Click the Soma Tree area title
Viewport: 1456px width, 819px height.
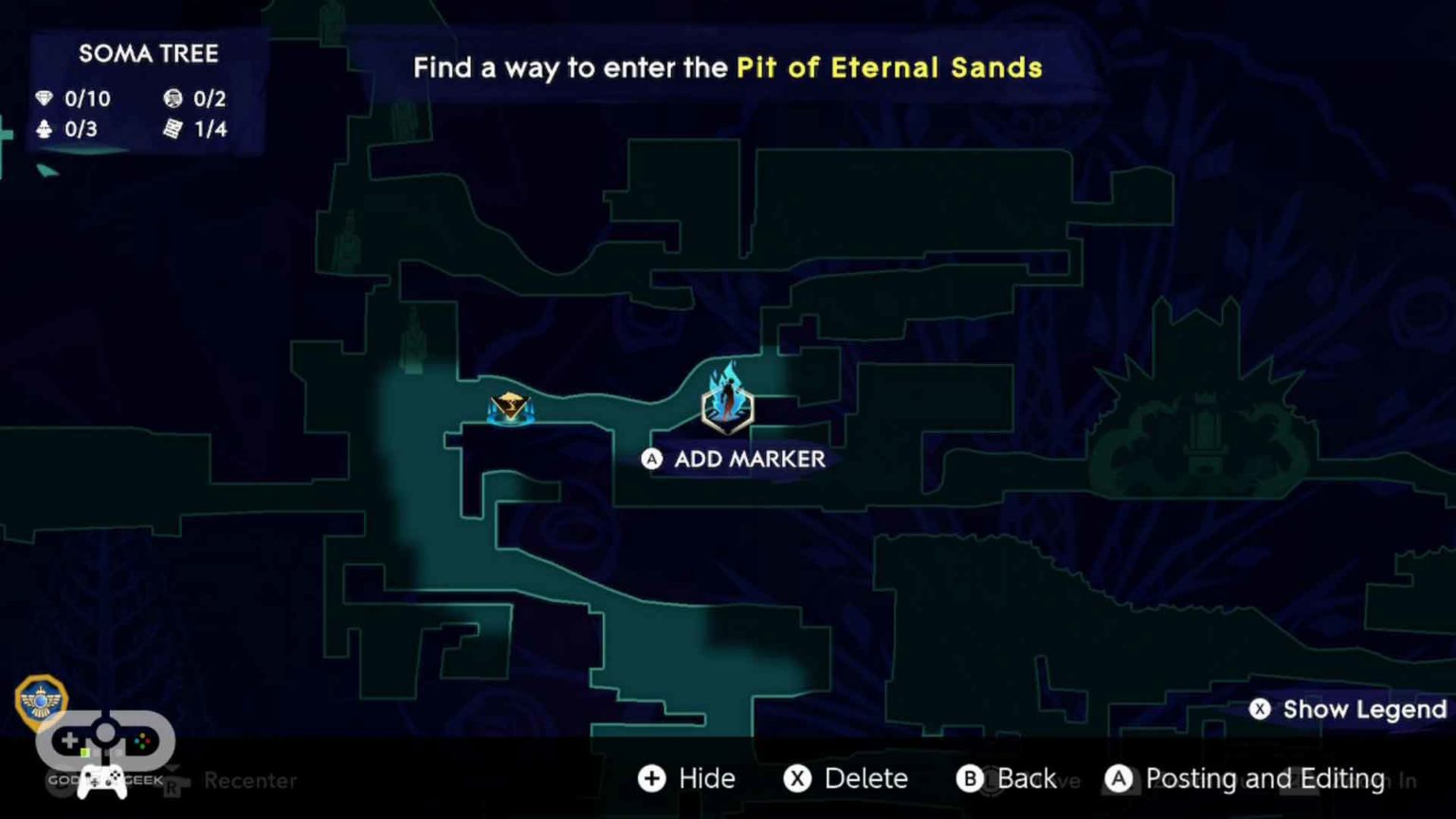[149, 54]
